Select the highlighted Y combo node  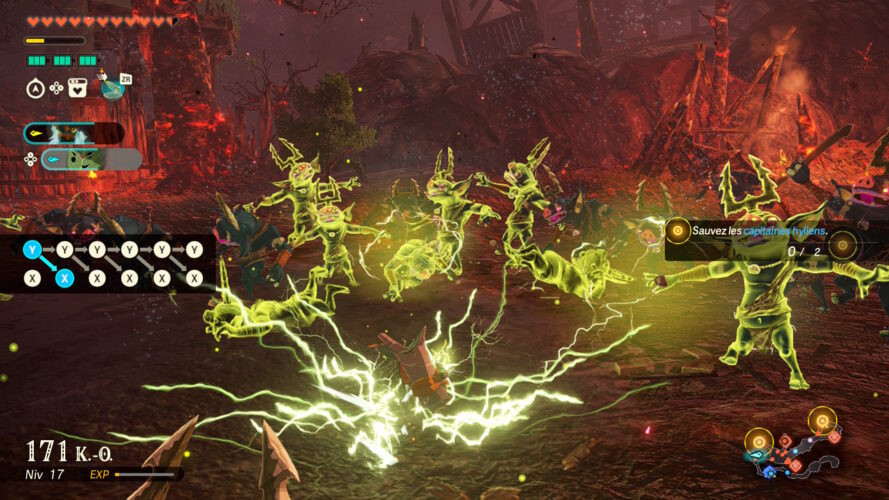point(32,249)
